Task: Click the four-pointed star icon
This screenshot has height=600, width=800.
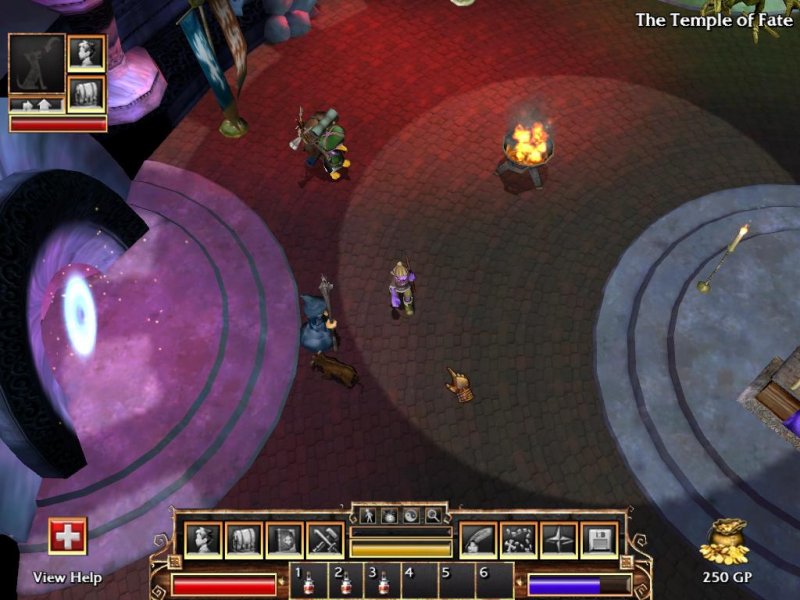Action: point(558,541)
